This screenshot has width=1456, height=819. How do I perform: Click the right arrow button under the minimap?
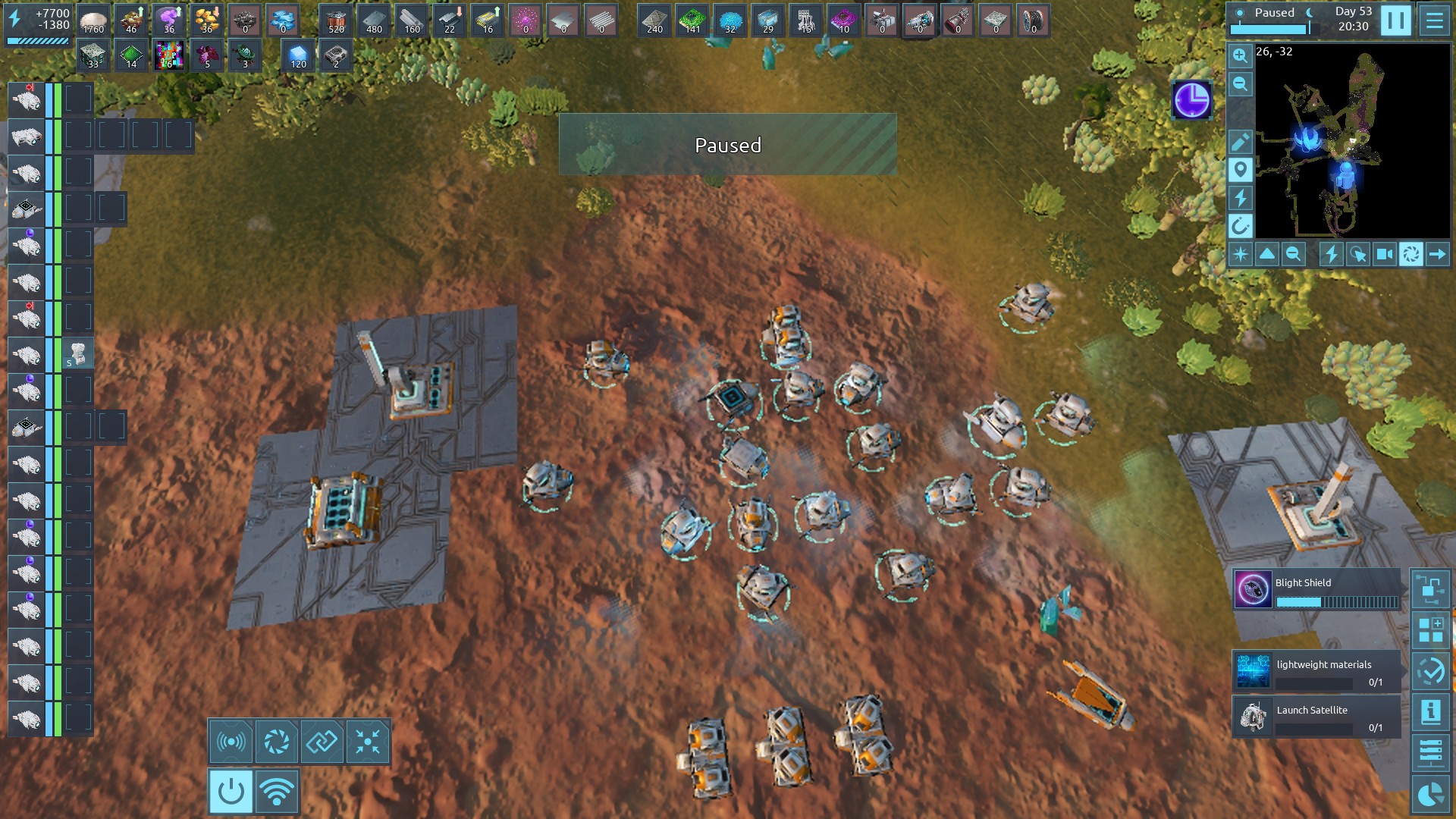[1437, 255]
